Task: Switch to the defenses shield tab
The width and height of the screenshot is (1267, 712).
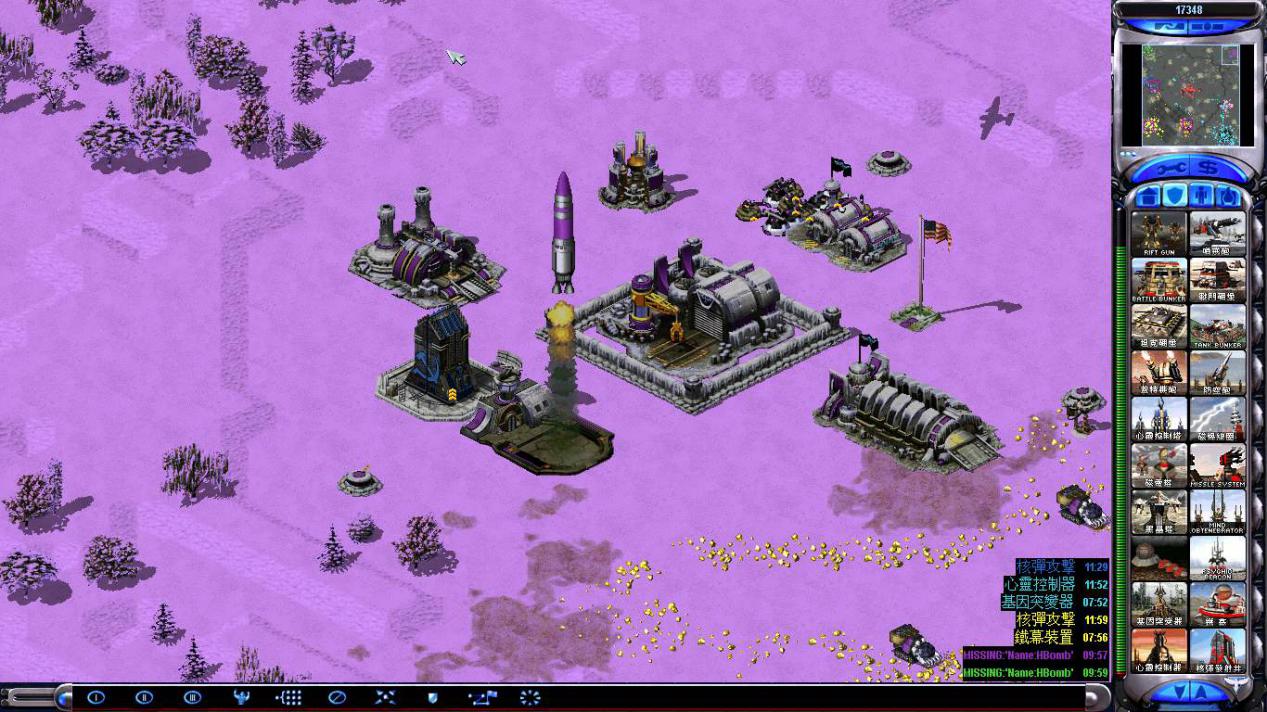Action: [x=1173, y=194]
